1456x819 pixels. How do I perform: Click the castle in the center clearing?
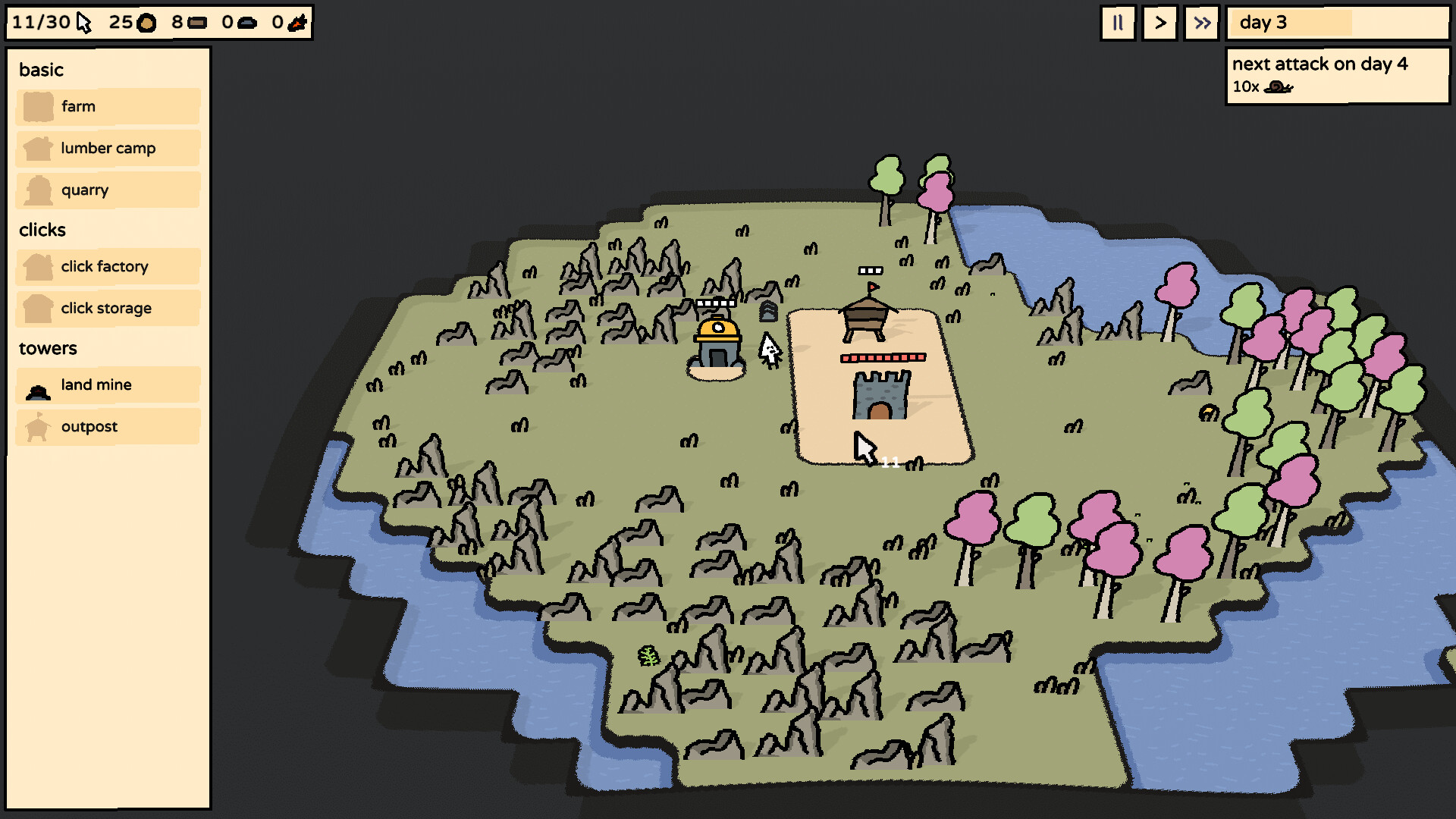[881, 394]
